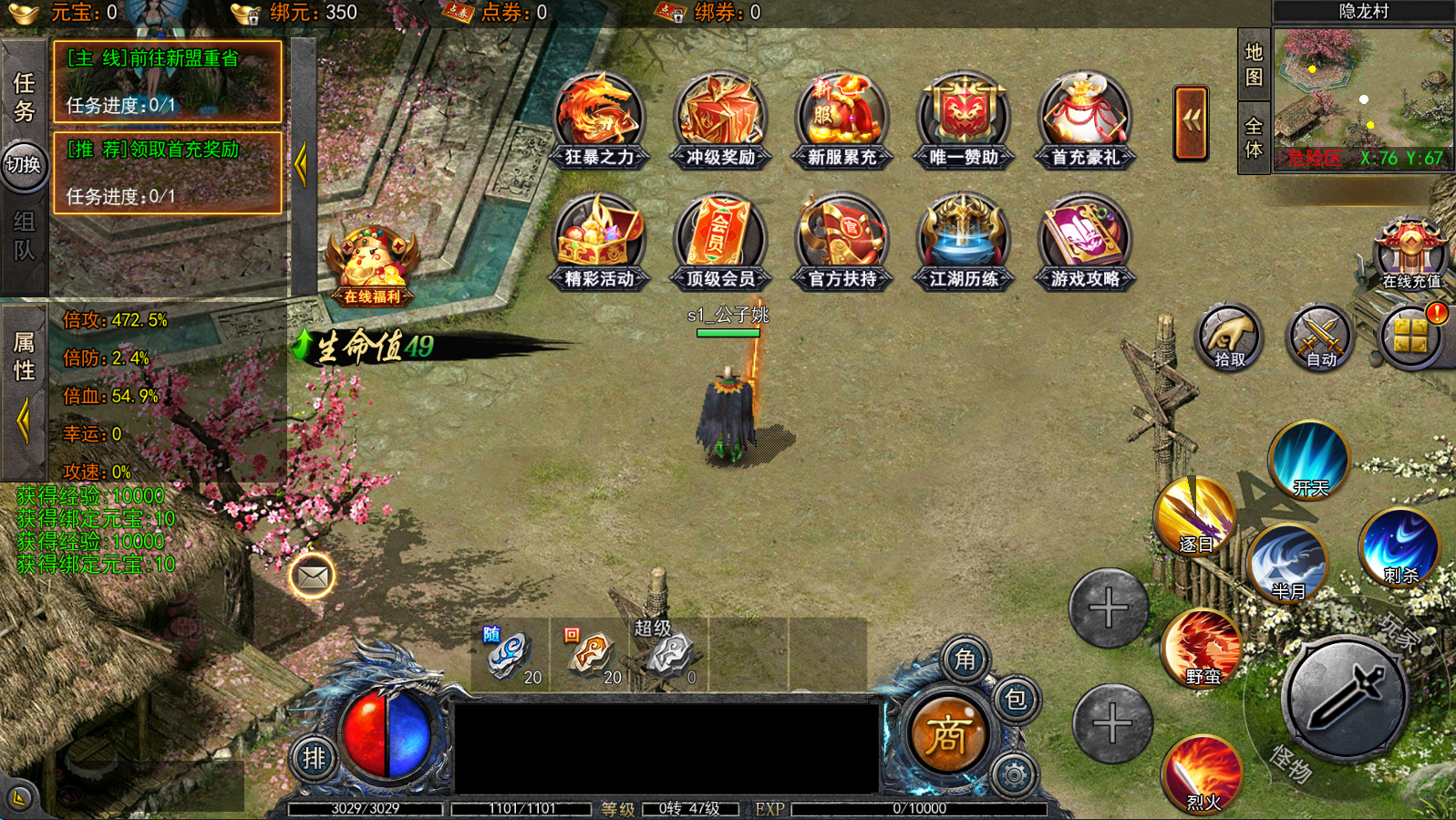This screenshot has width=1456, height=820.
Task: Open the 冲级奖励 rewards icon
Action: pos(720,120)
